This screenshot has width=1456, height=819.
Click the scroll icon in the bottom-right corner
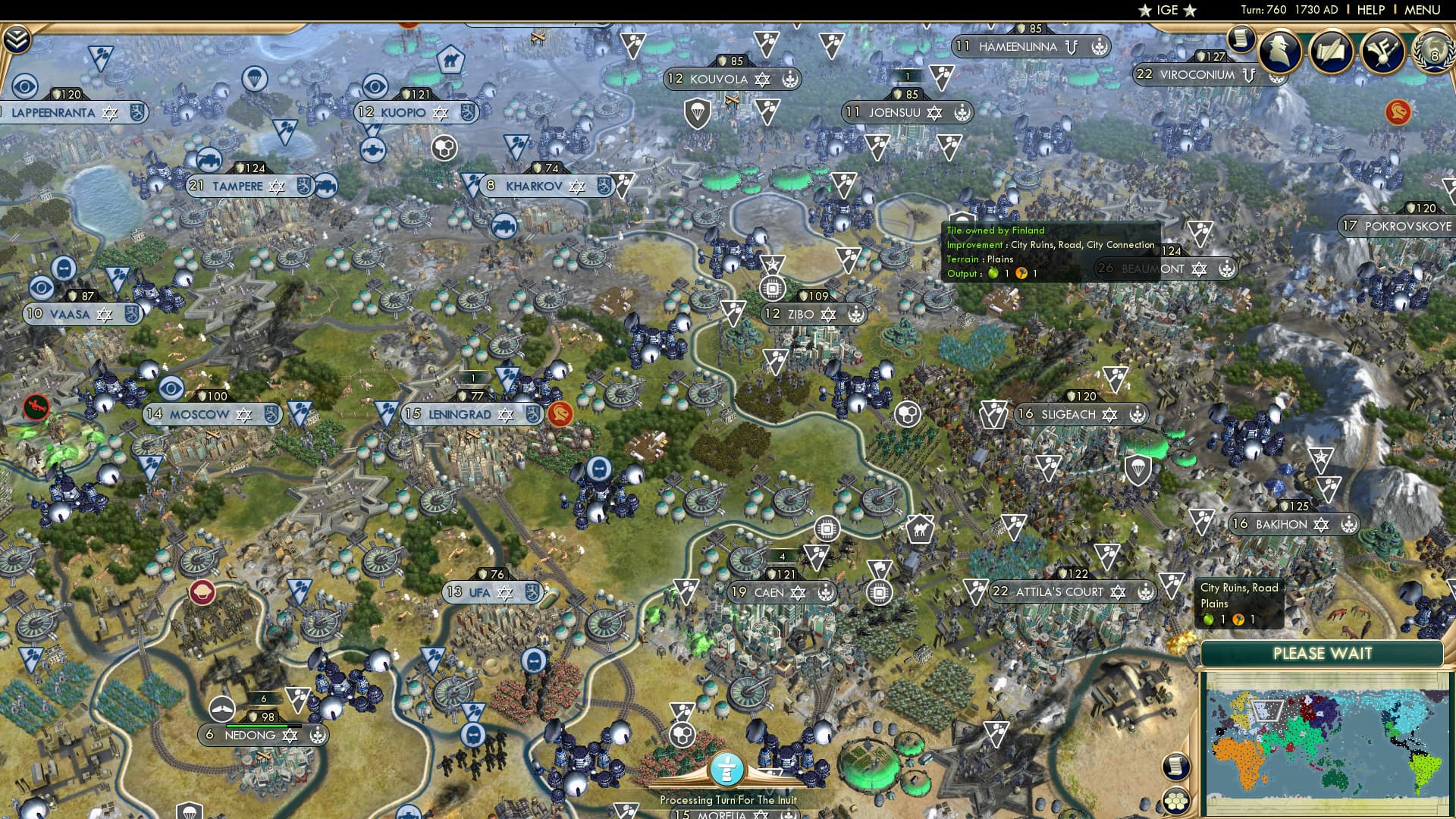(1175, 766)
